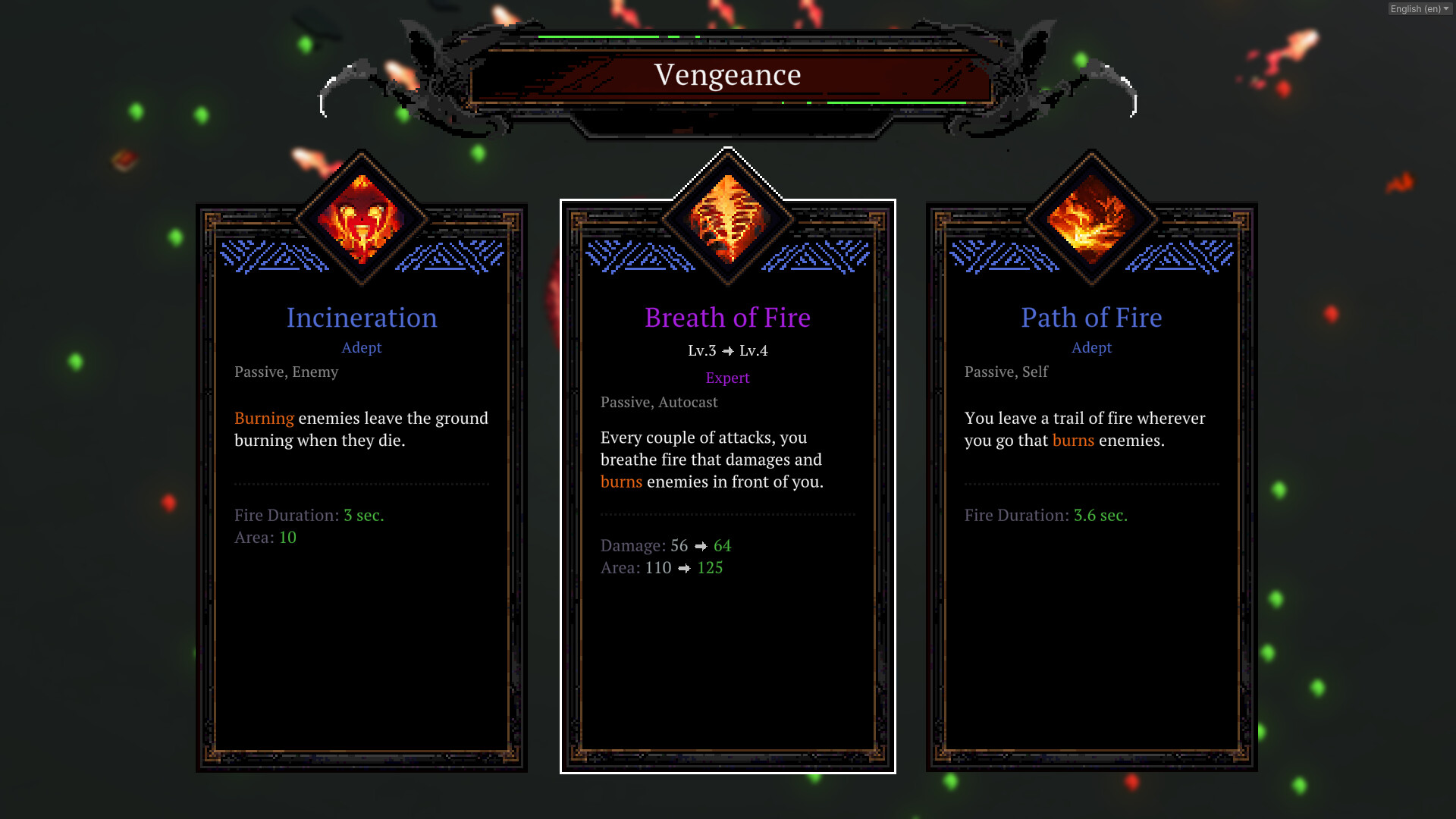1456x819 pixels.
Task: Switch selection to the Path of Fire card
Action: (x=1092, y=485)
